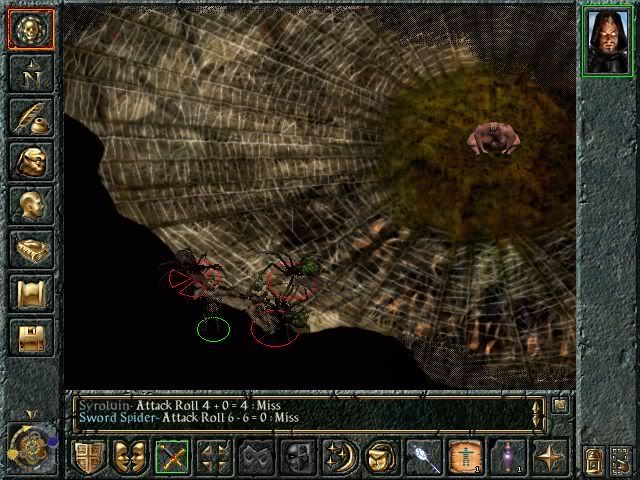This screenshot has width=640, height=480.
Task: Toggle the stealth mask ability
Action: pos(255,457)
